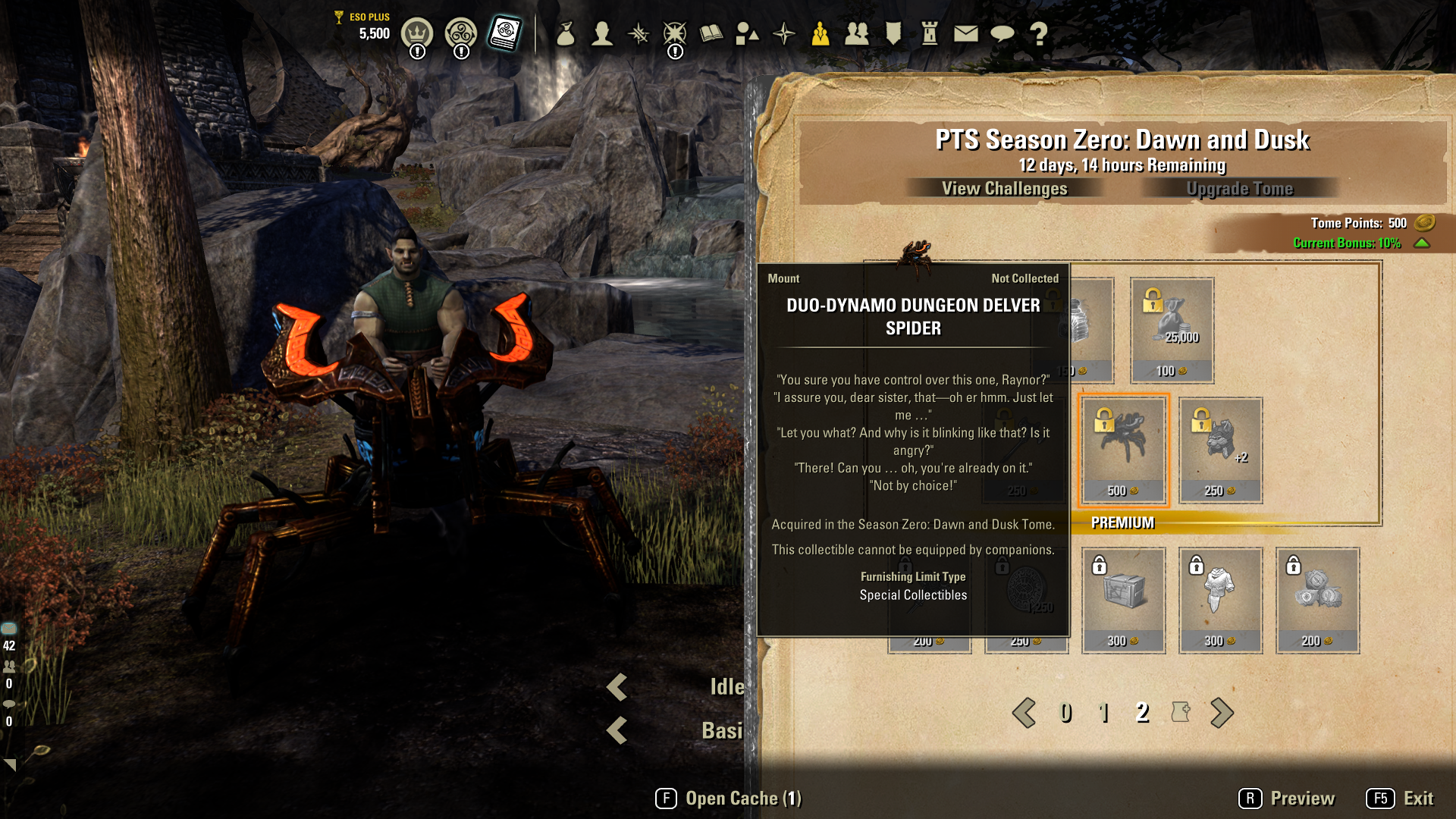The width and height of the screenshot is (1456, 819).
Task: Open the Crown Store crown icon
Action: (416, 33)
